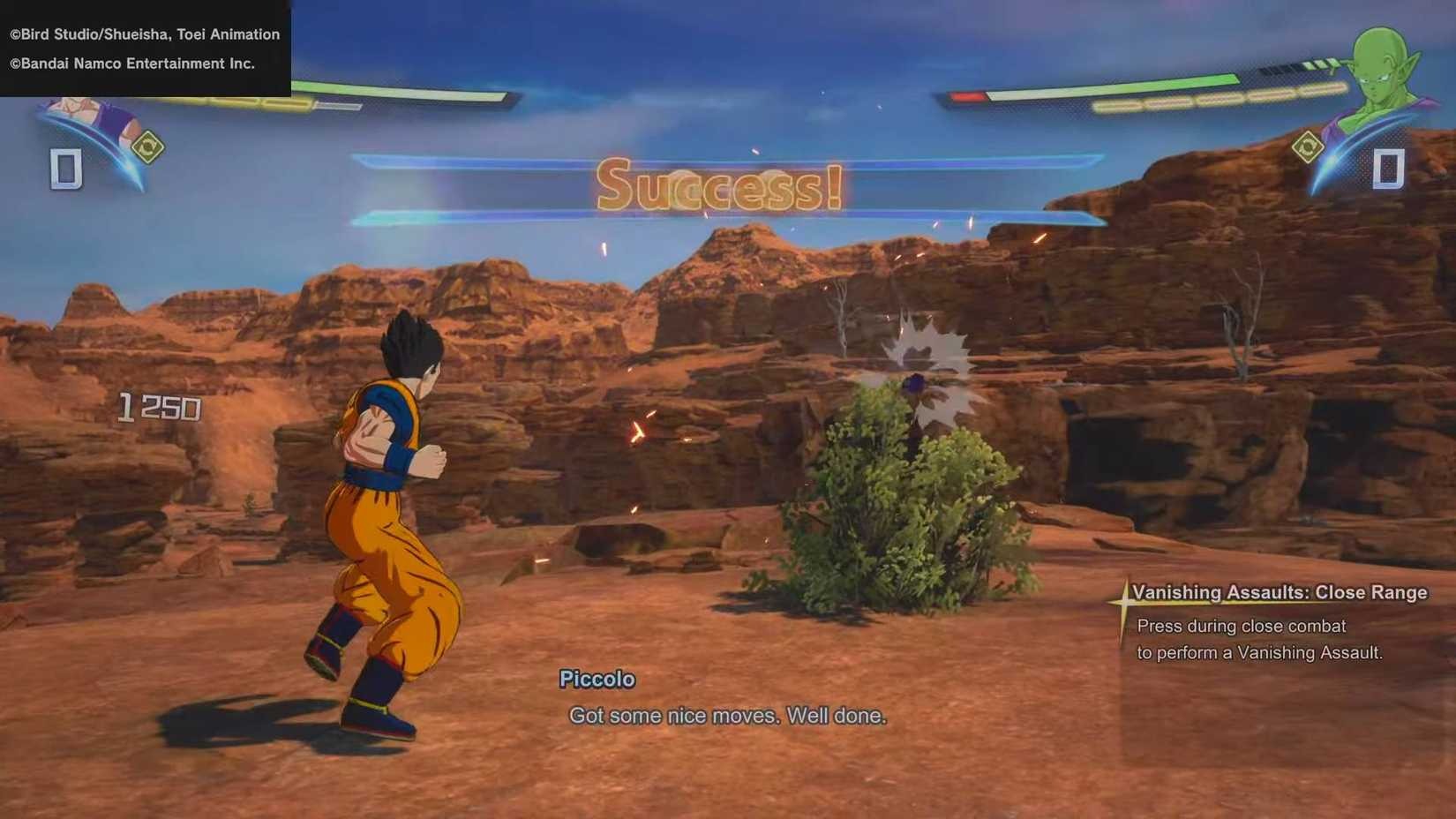Image resolution: width=1456 pixels, height=819 pixels.
Task: Open the Vanishing Assaults: Close Range tutorial title
Action: click(x=1280, y=593)
